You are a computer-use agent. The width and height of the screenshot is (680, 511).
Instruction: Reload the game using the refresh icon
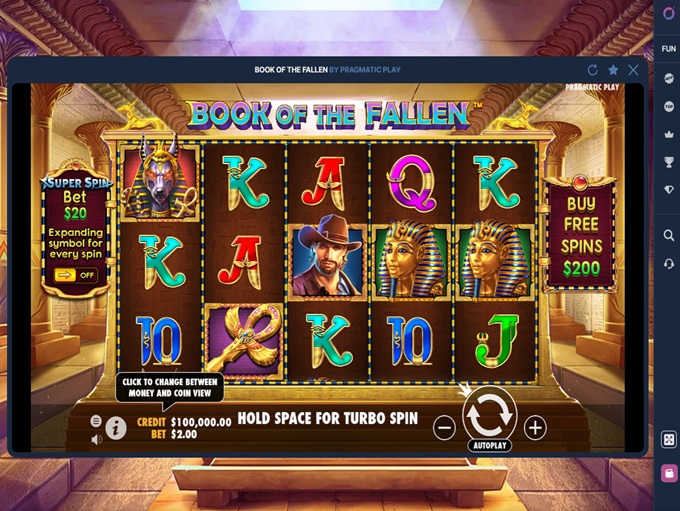(x=593, y=70)
